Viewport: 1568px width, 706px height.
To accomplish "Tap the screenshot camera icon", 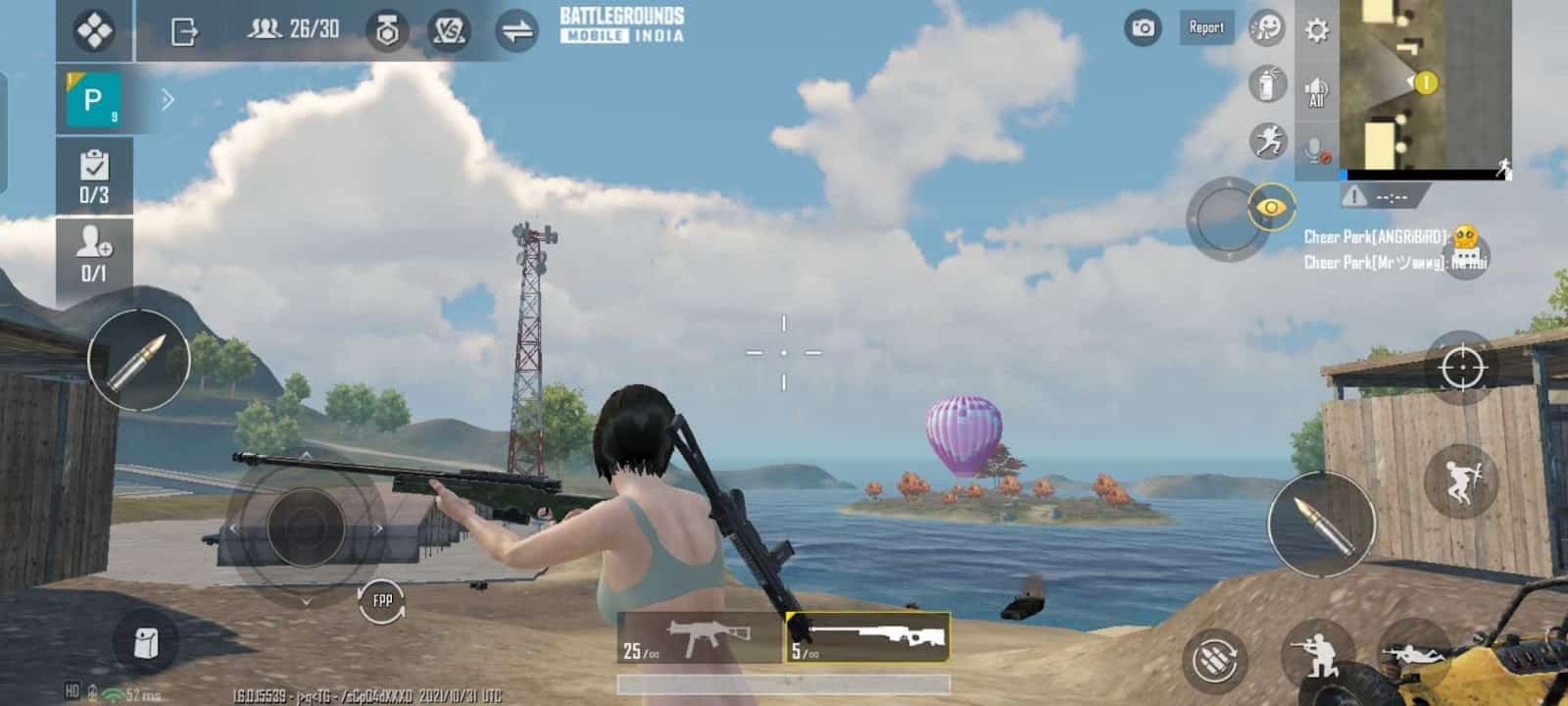I will tap(1140, 28).
